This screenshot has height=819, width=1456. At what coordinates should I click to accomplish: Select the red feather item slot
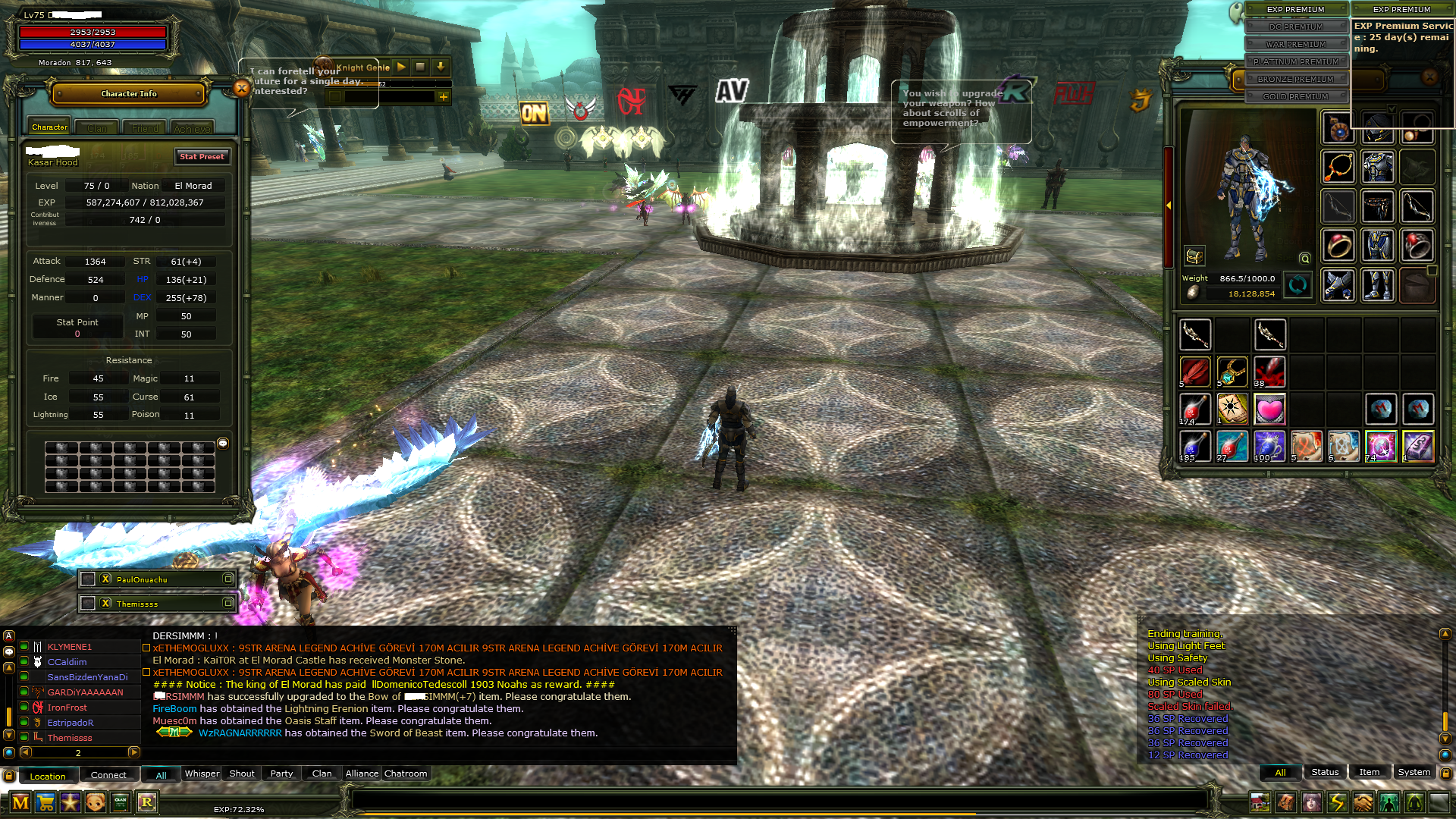[1194, 372]
